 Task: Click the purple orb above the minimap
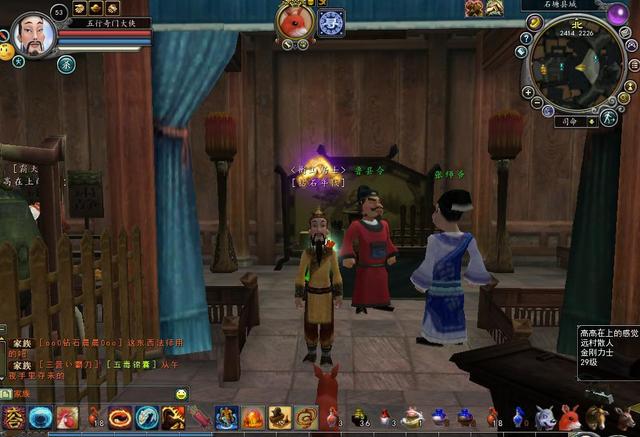click(618, 14)
